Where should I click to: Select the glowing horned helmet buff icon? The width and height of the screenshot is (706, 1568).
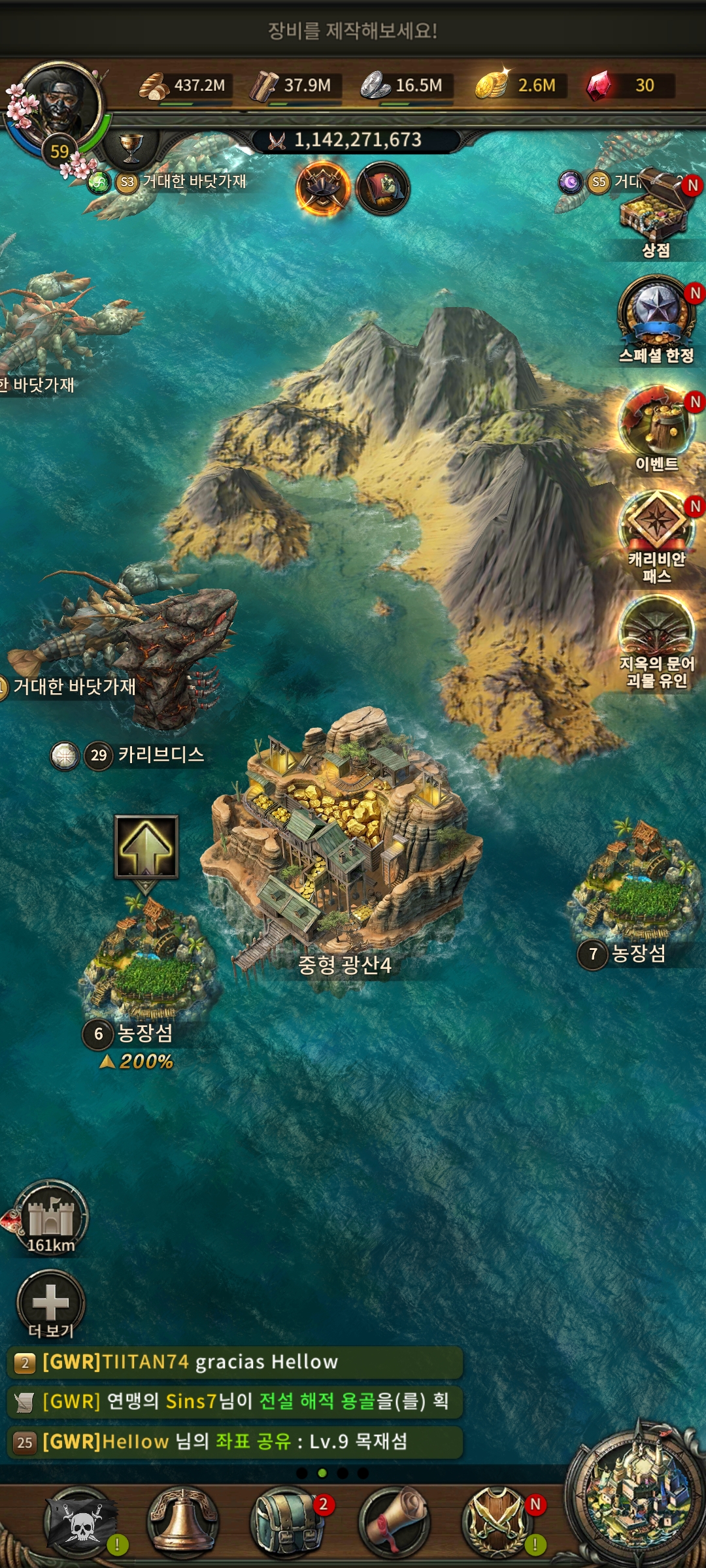tap(322, 189)
